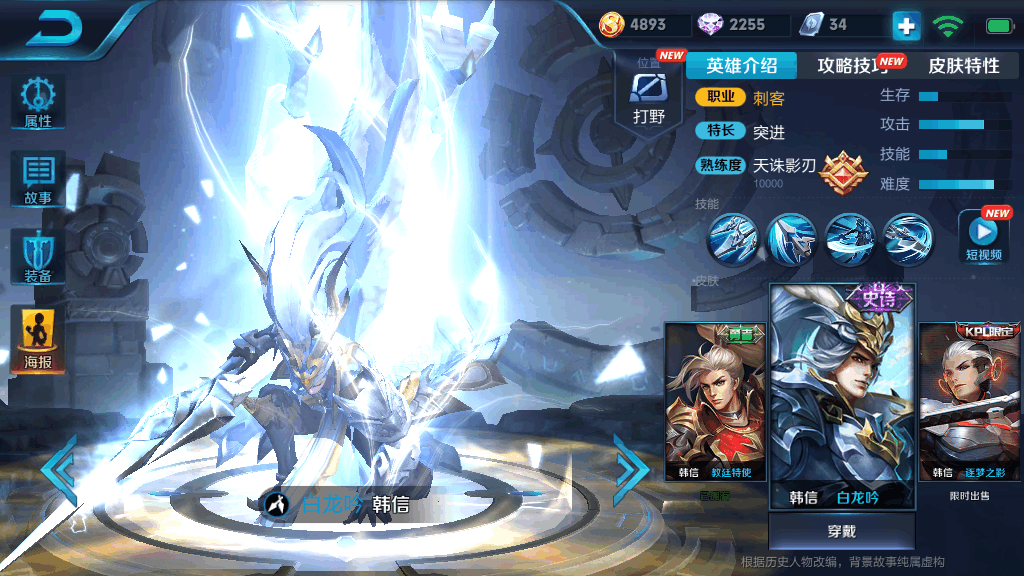Choose the 白龙吟 epic skin card
Viewport: 1024px width, 576px height.
(x=841, y=397)
